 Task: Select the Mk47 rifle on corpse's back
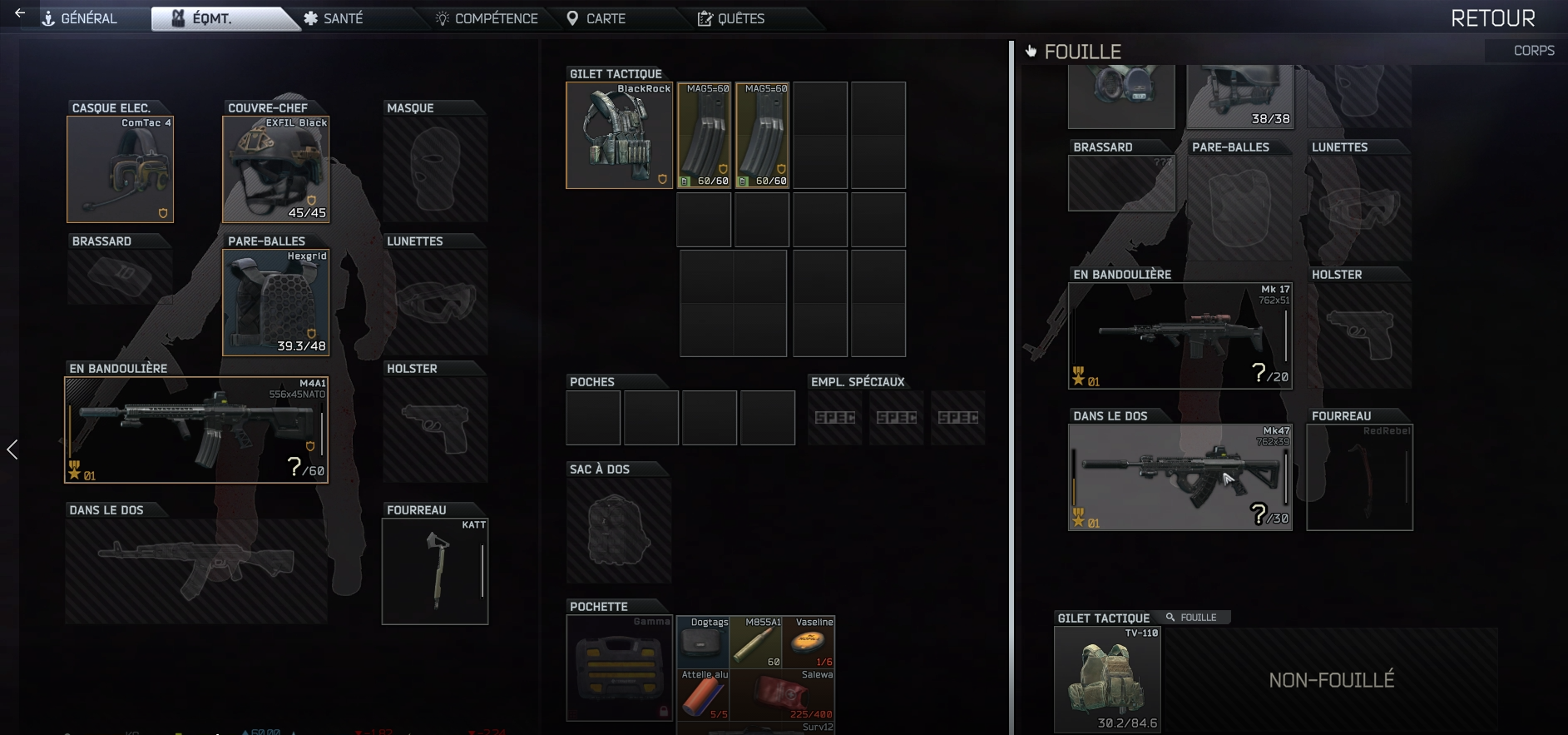click(x=1180, y=478)
